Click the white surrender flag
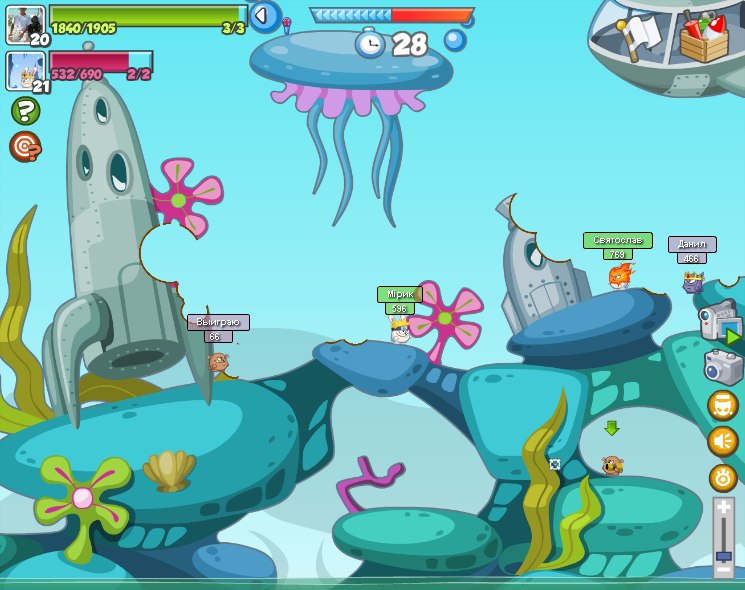745x590 pixels. [641, 35]
